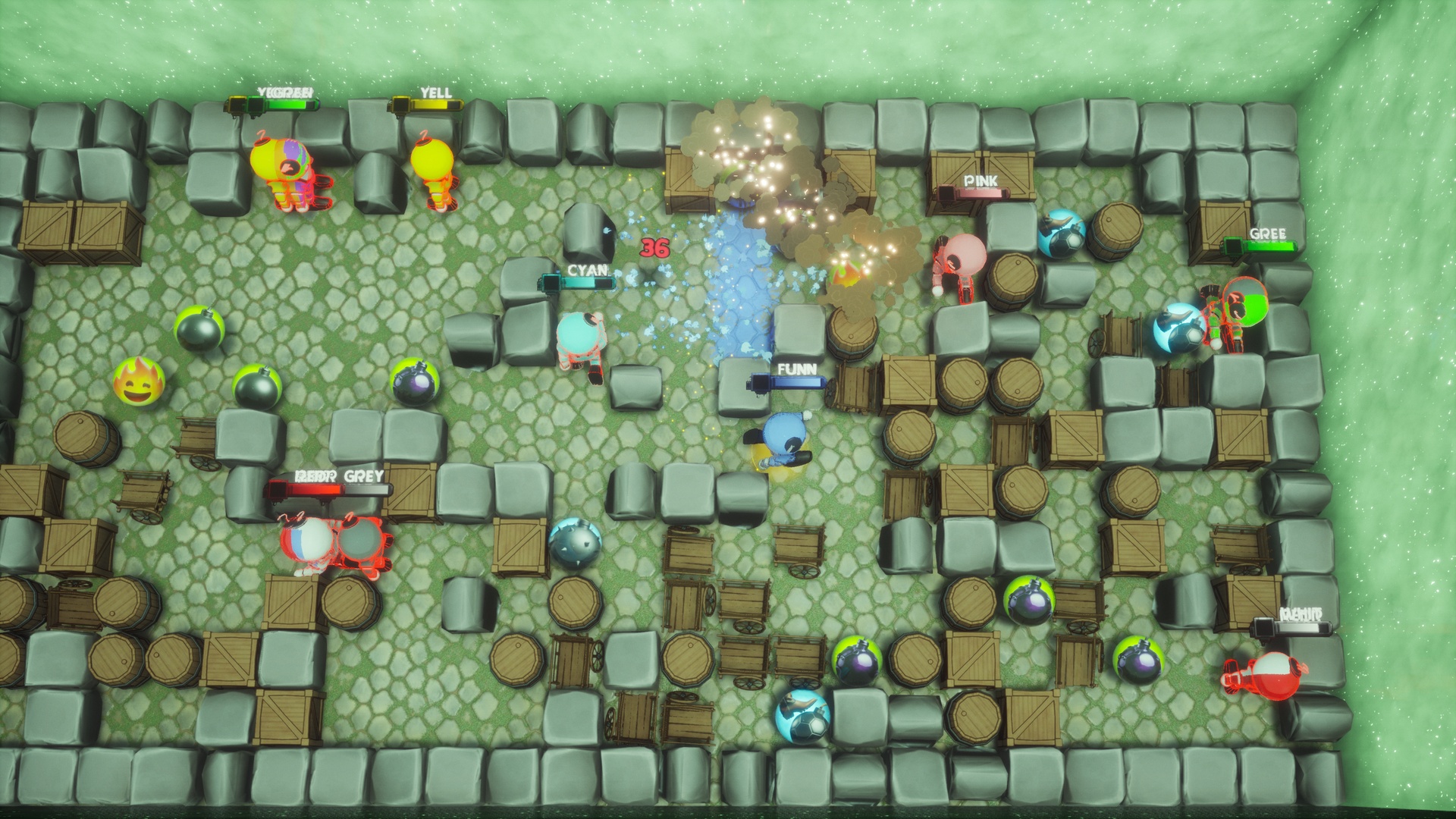Image resolution: width=1456 pixels, height=819 pixels.
Task: Click the YELL yellow health bar
Action: [431, 102]
